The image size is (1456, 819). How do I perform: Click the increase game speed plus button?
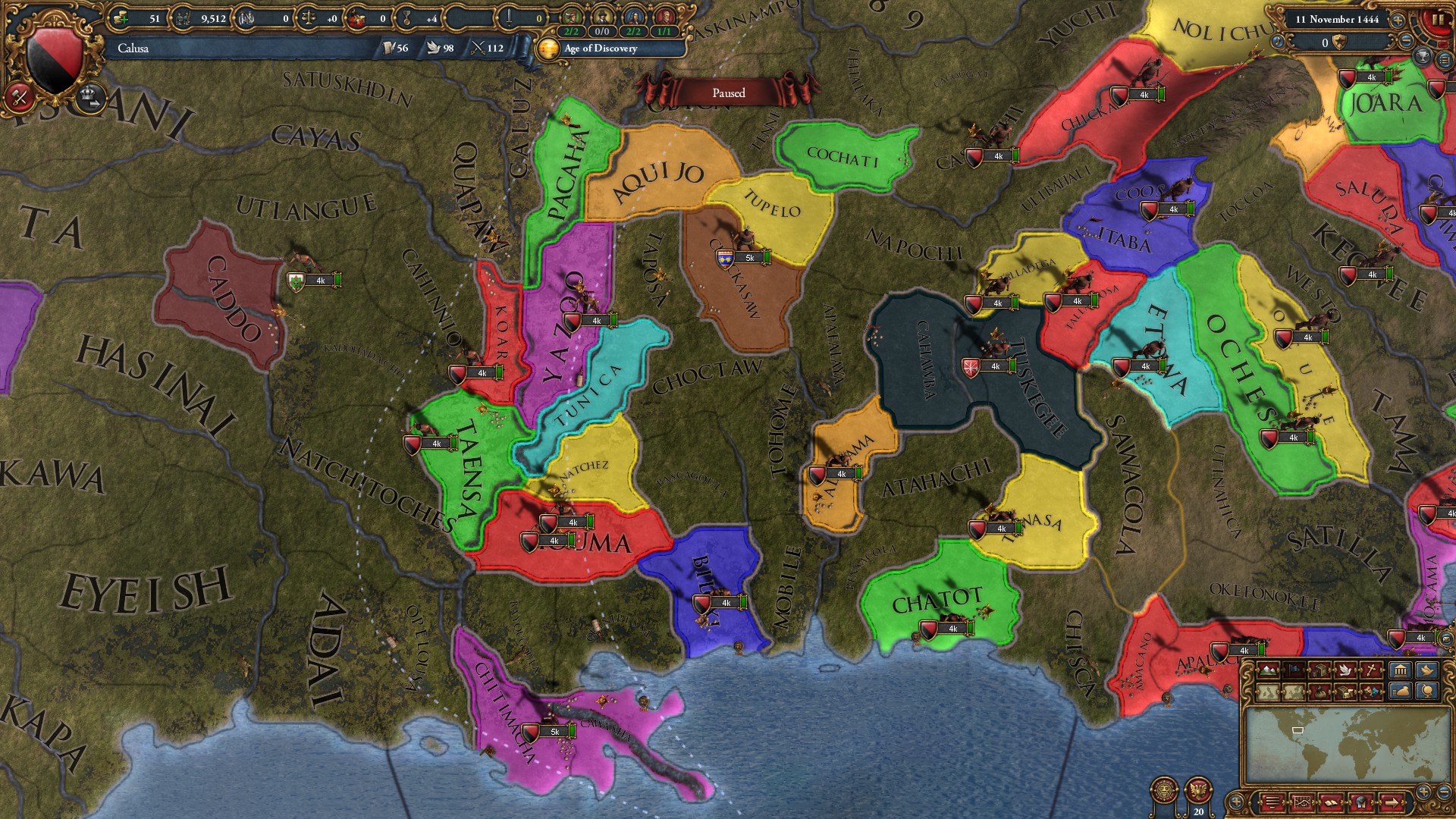click(x=1398, y=20)
